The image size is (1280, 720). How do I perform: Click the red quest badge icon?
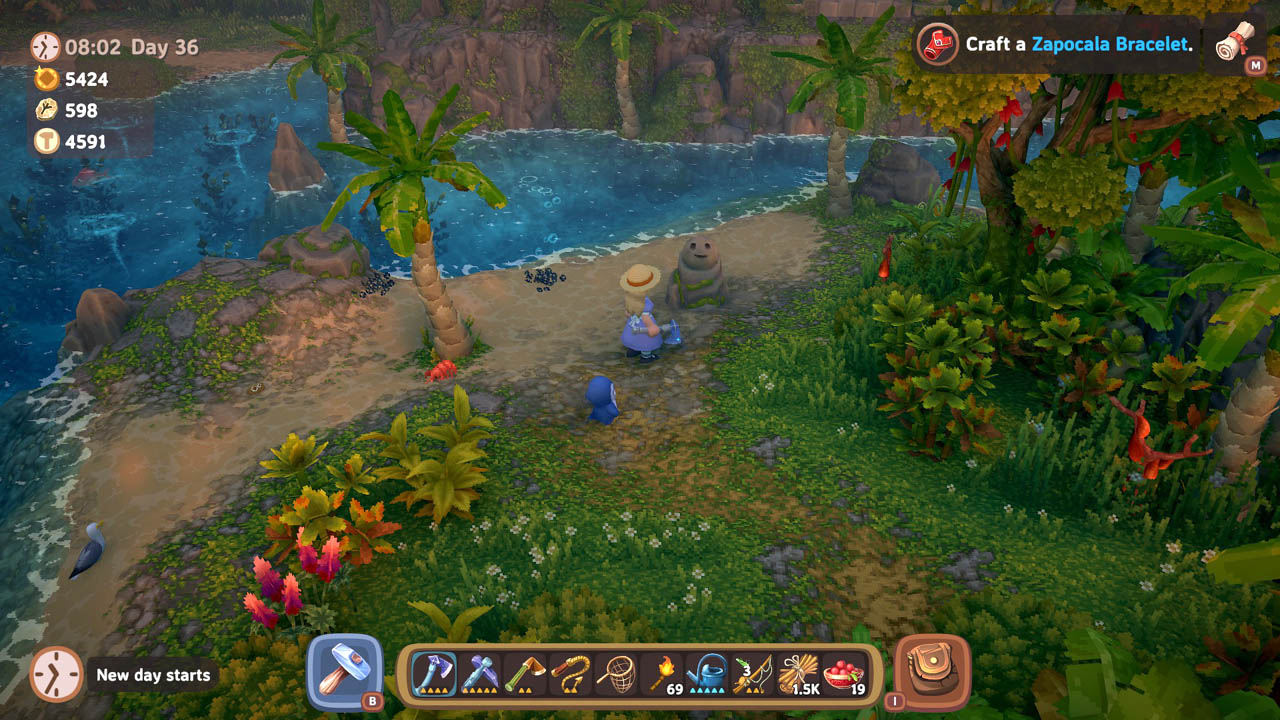pos(936,44)
